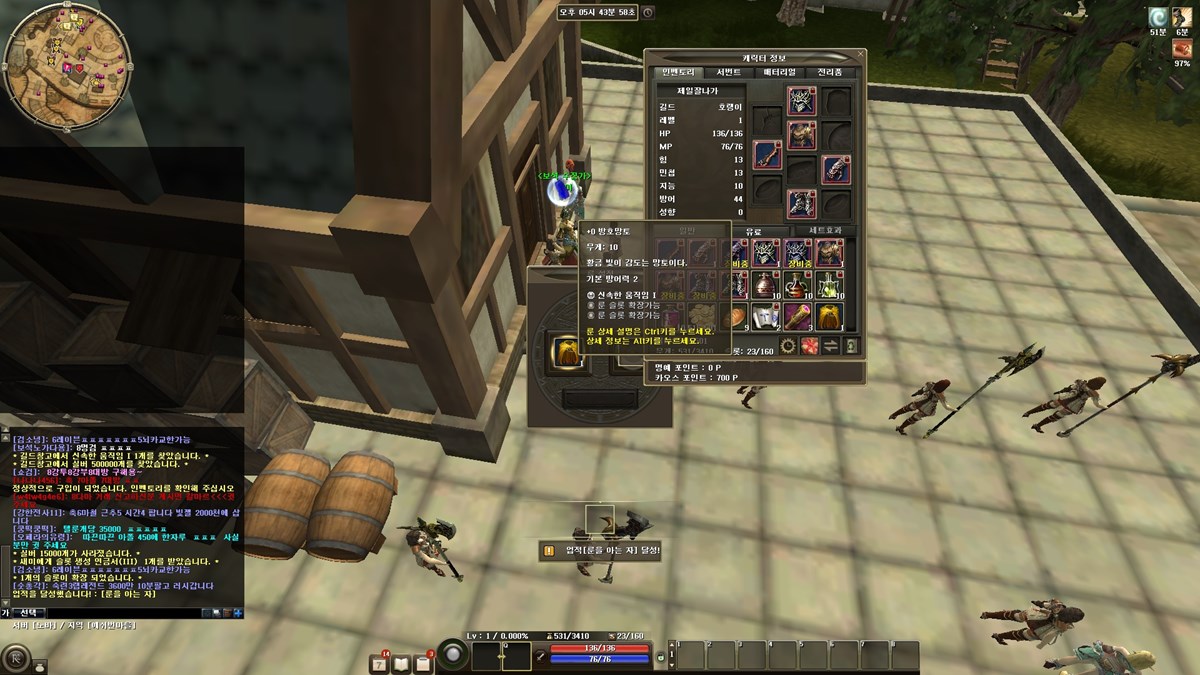Select the equipped weapon slot
This screenshot has width=1200, height=675.
[767, 154]
